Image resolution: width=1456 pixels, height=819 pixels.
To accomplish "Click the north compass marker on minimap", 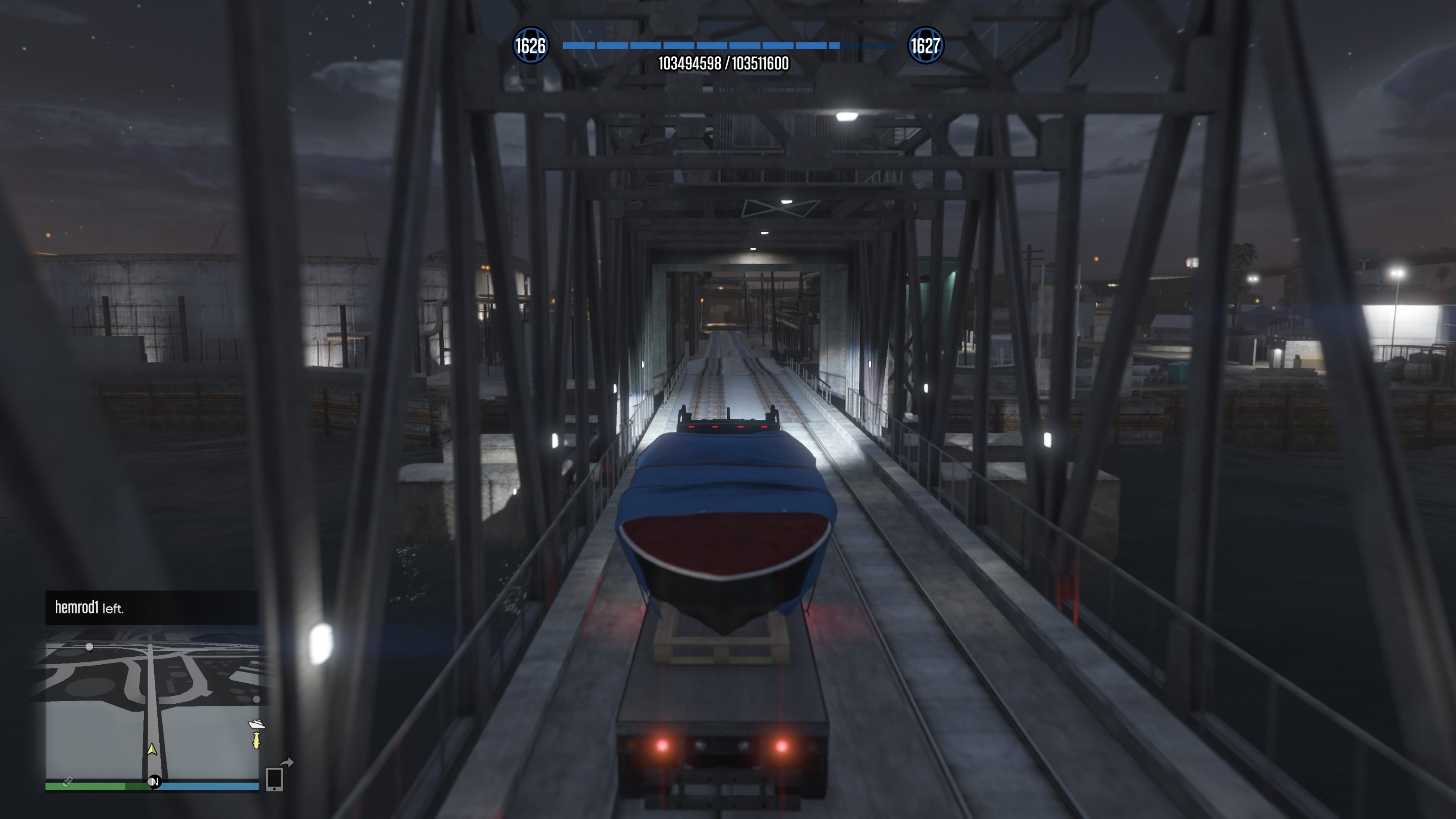I will click(x=154, y=782).
